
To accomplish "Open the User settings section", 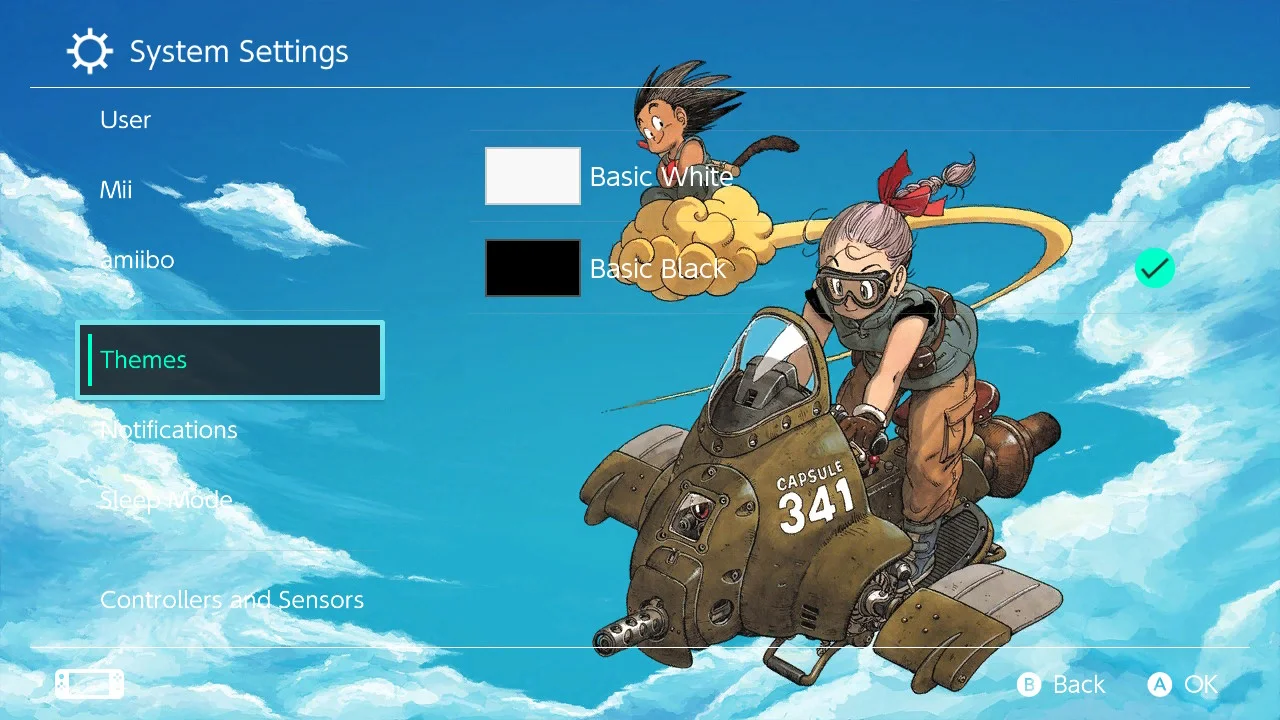I will click(125, 119).
